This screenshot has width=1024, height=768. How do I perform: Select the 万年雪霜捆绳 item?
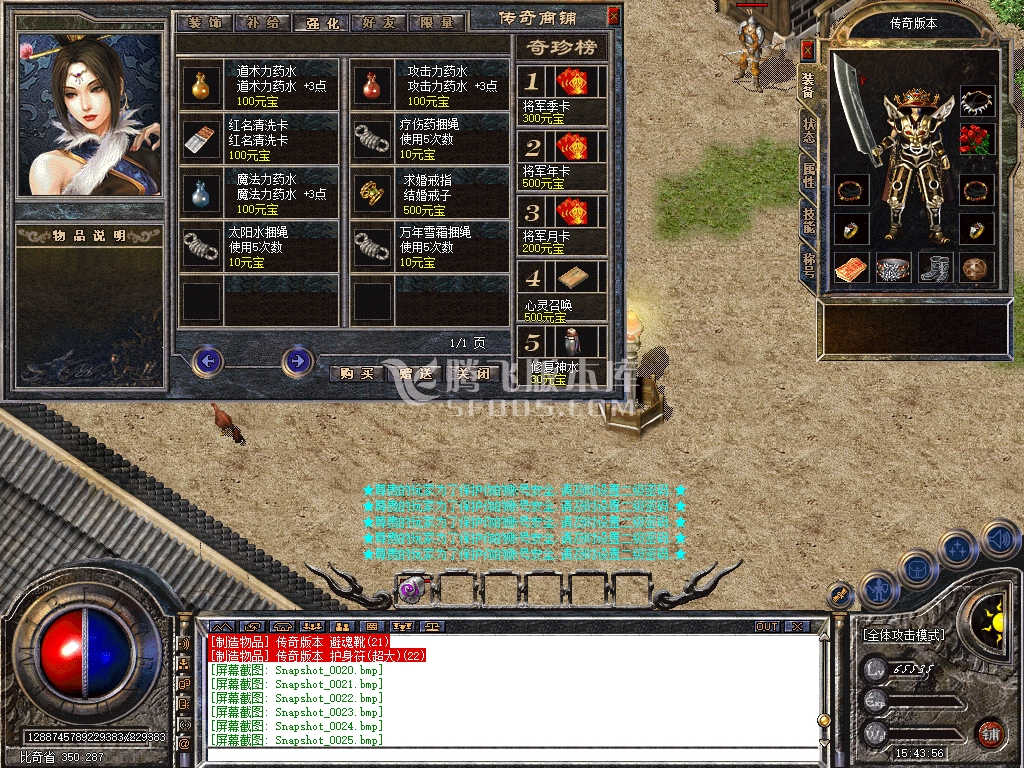click(x=373, y=245)
